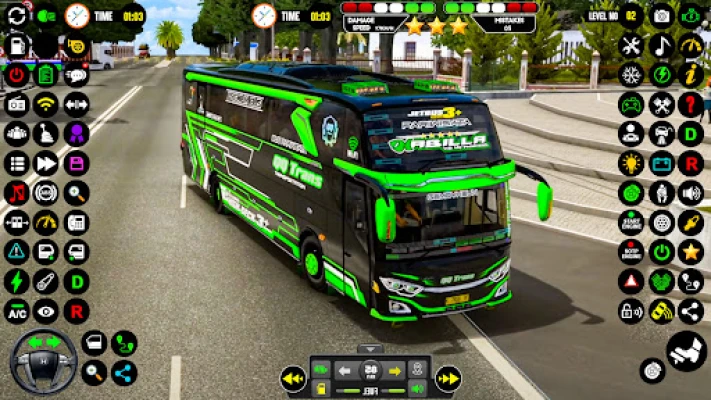The width and height of the screenshot is (711, 400).
Task: Take a screenshot with the camera icon
Action: [661, 15]
